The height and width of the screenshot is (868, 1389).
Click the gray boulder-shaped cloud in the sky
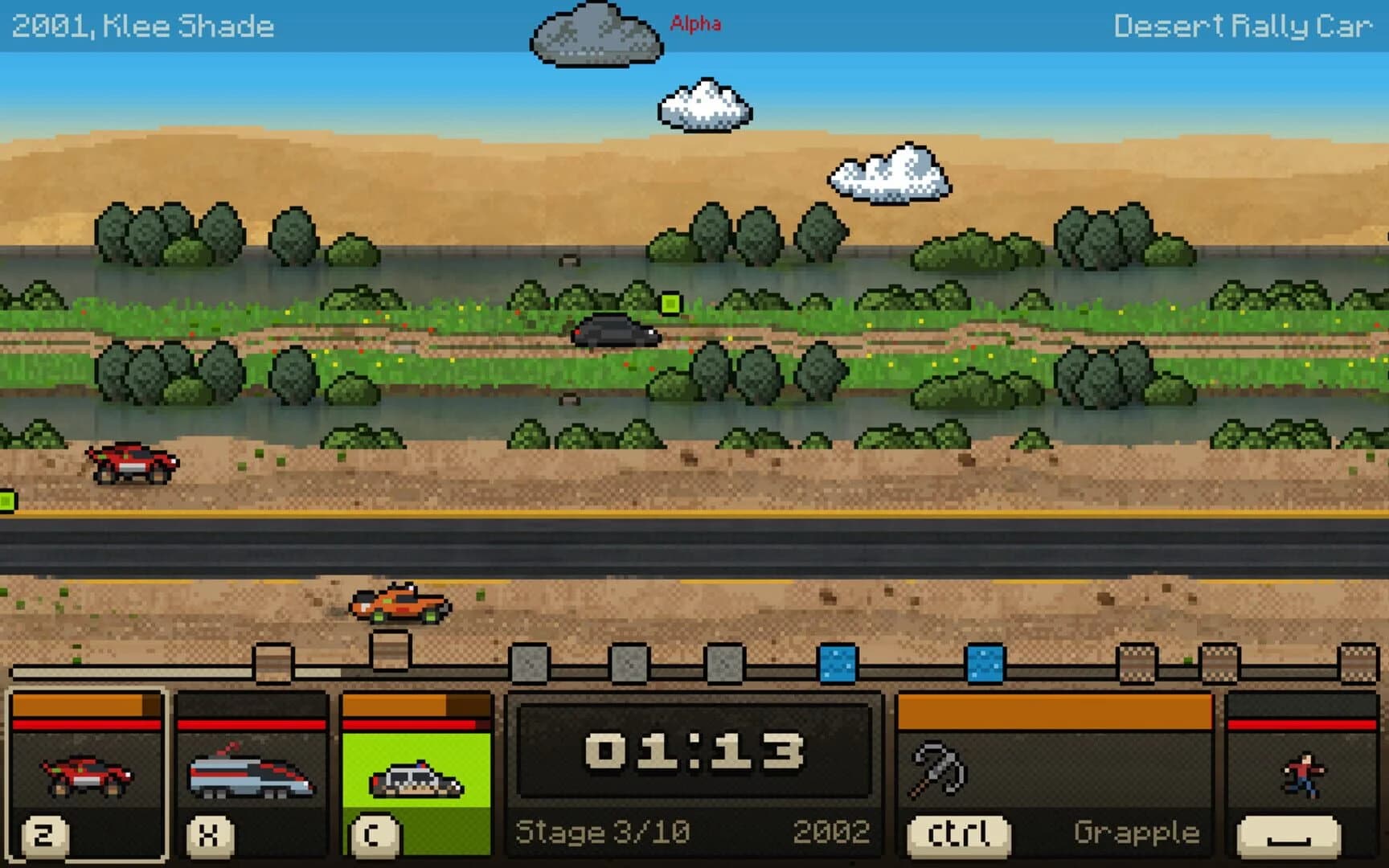coord(595,36)
